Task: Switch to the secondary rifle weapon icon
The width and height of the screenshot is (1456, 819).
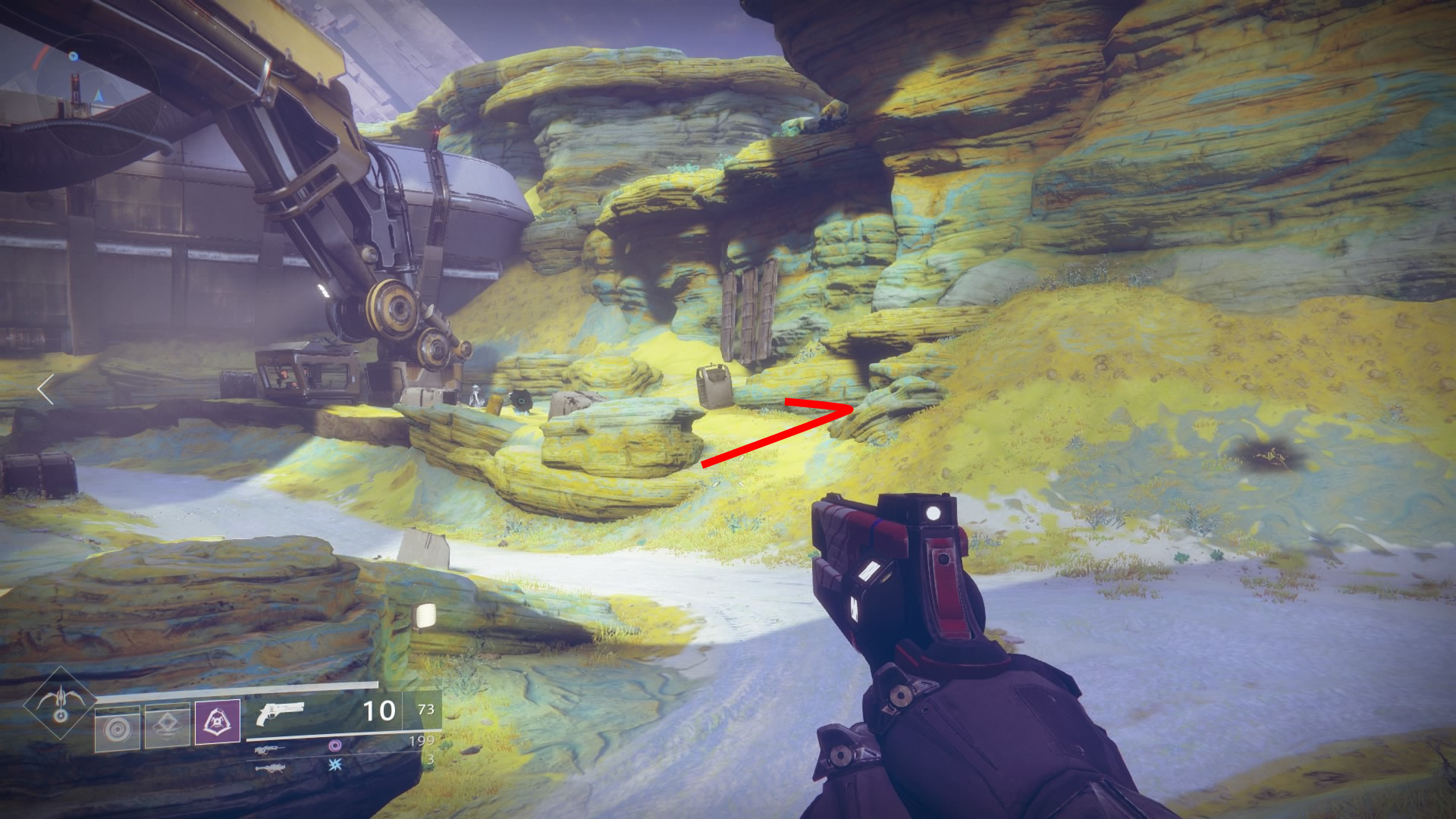Action: click(x=270, y=749)
